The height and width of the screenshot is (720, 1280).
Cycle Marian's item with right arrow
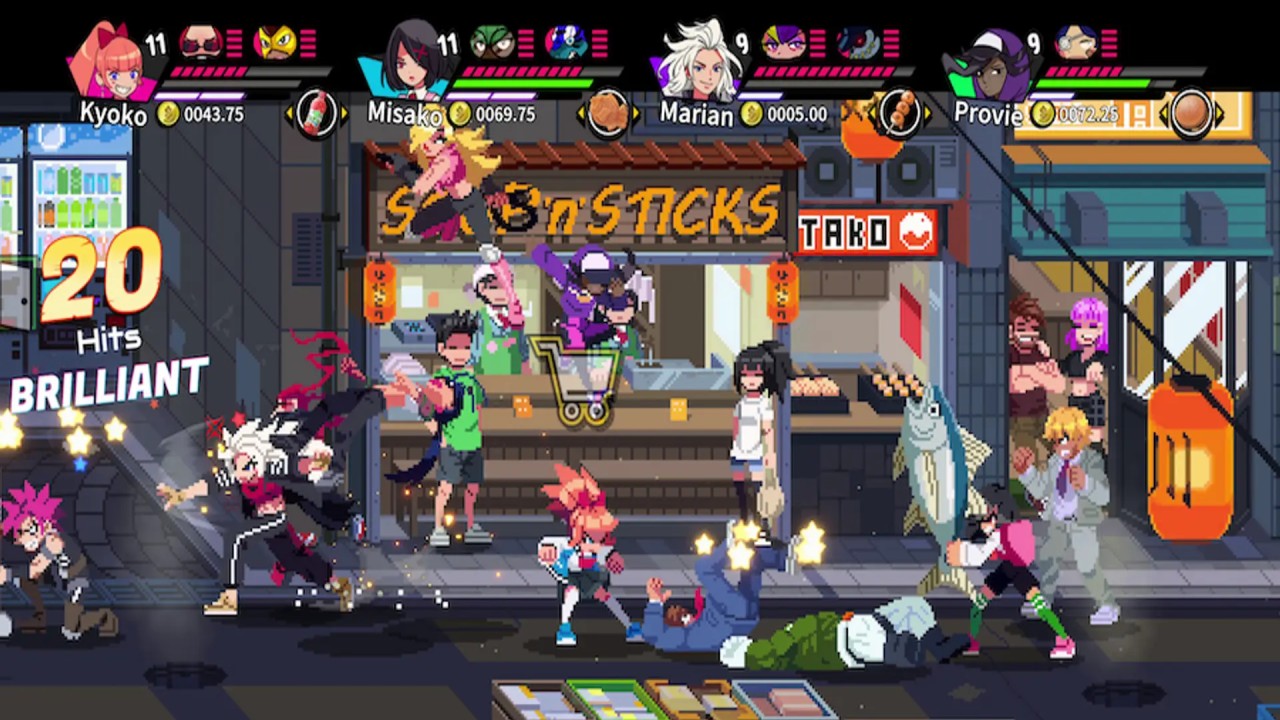927,114
